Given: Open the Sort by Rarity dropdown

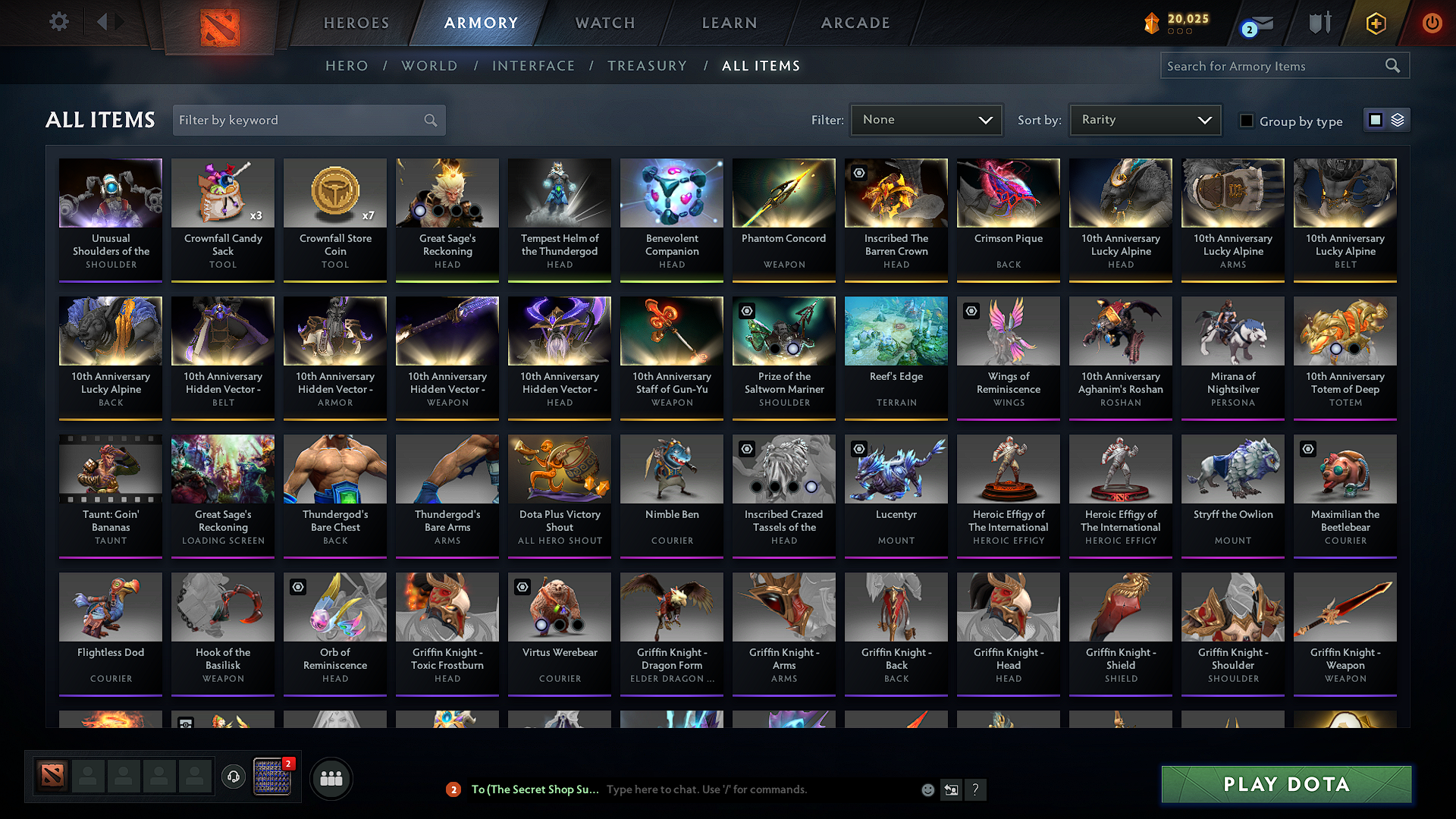Looking at the screenshot, I should point(1145,120).
